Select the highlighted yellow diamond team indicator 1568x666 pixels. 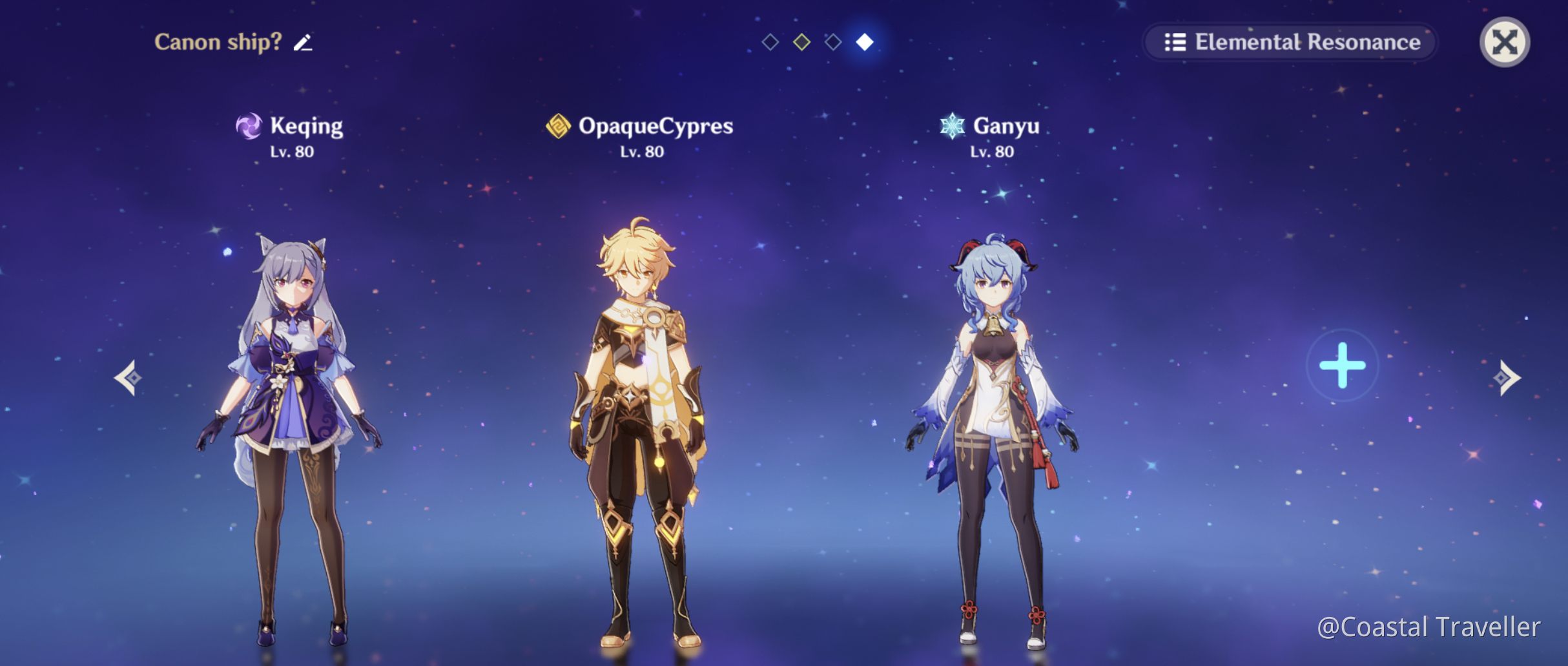[x=802, y=43]
